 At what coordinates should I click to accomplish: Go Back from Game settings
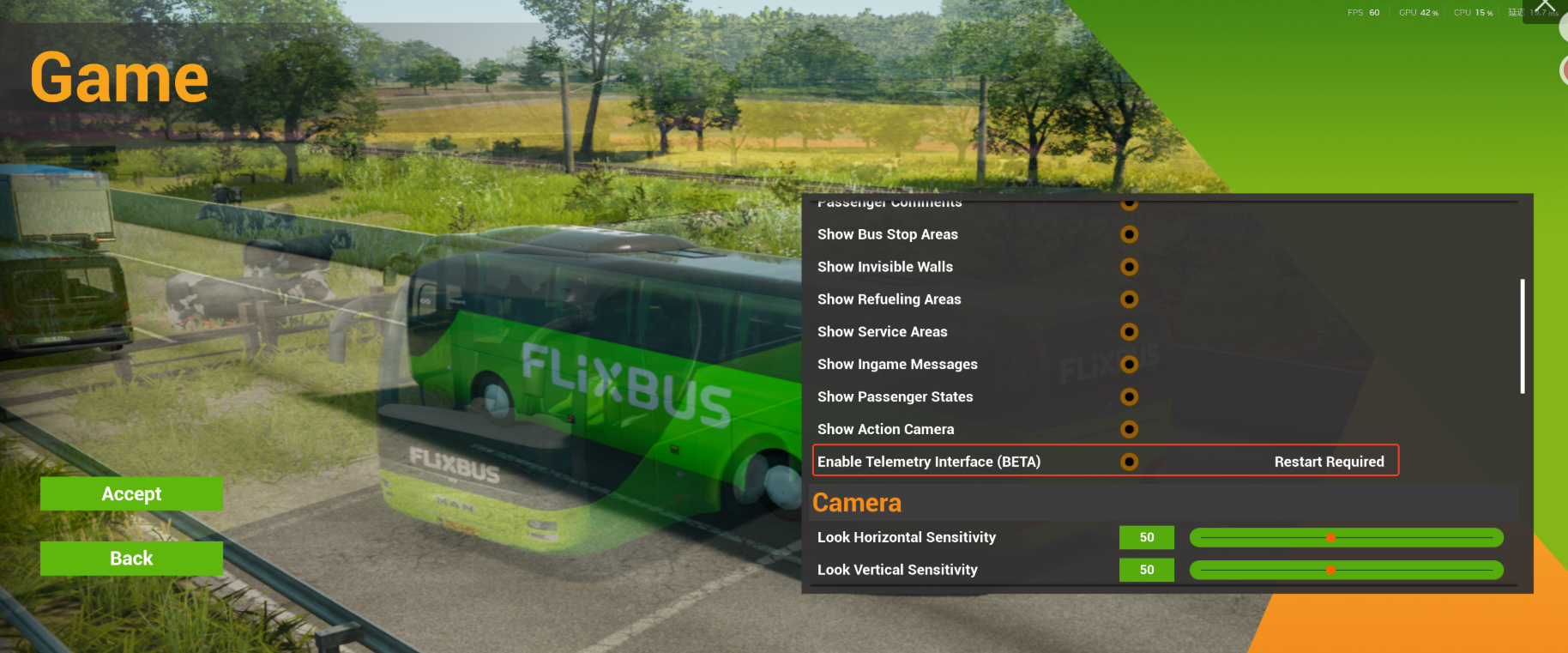[x=131, y=559]
